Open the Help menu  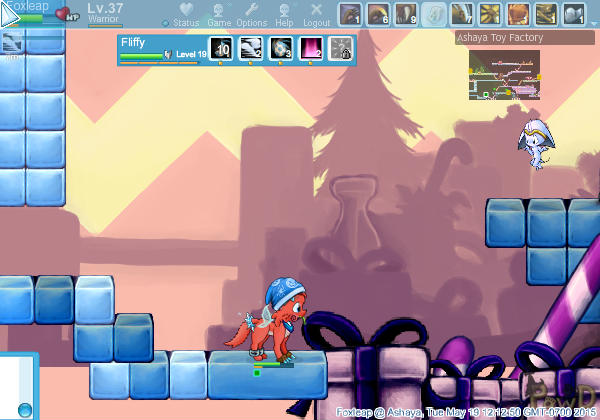[285, 14]
